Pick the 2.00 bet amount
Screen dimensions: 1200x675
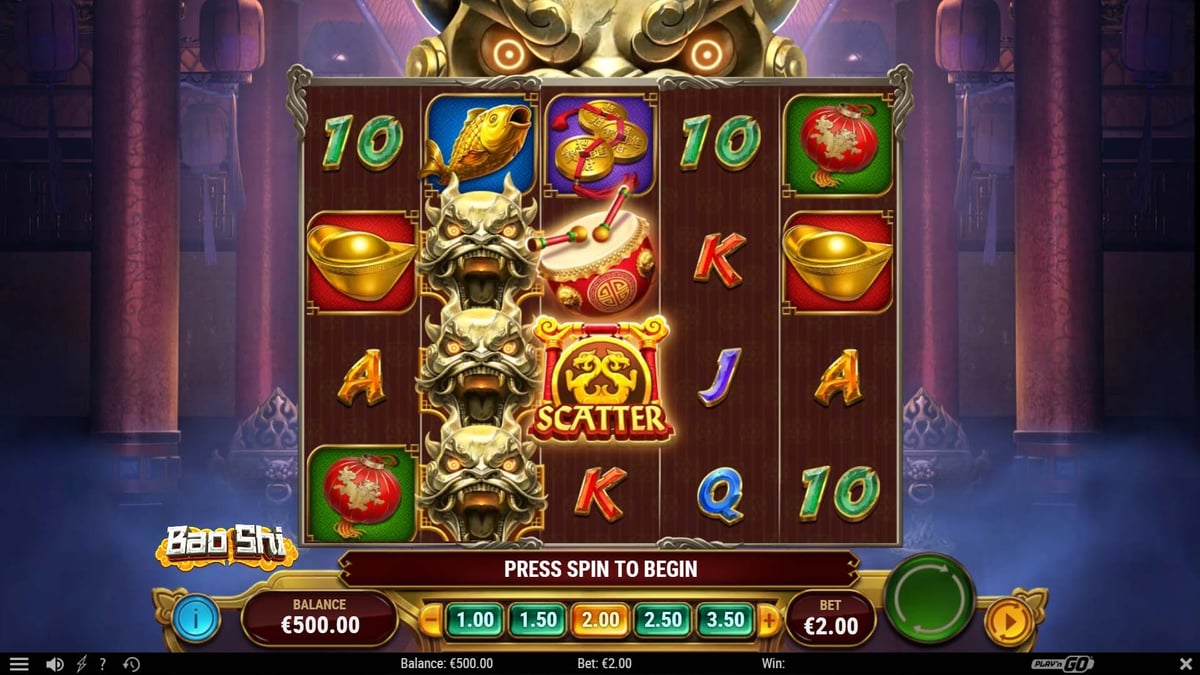[x=601, y=620]
